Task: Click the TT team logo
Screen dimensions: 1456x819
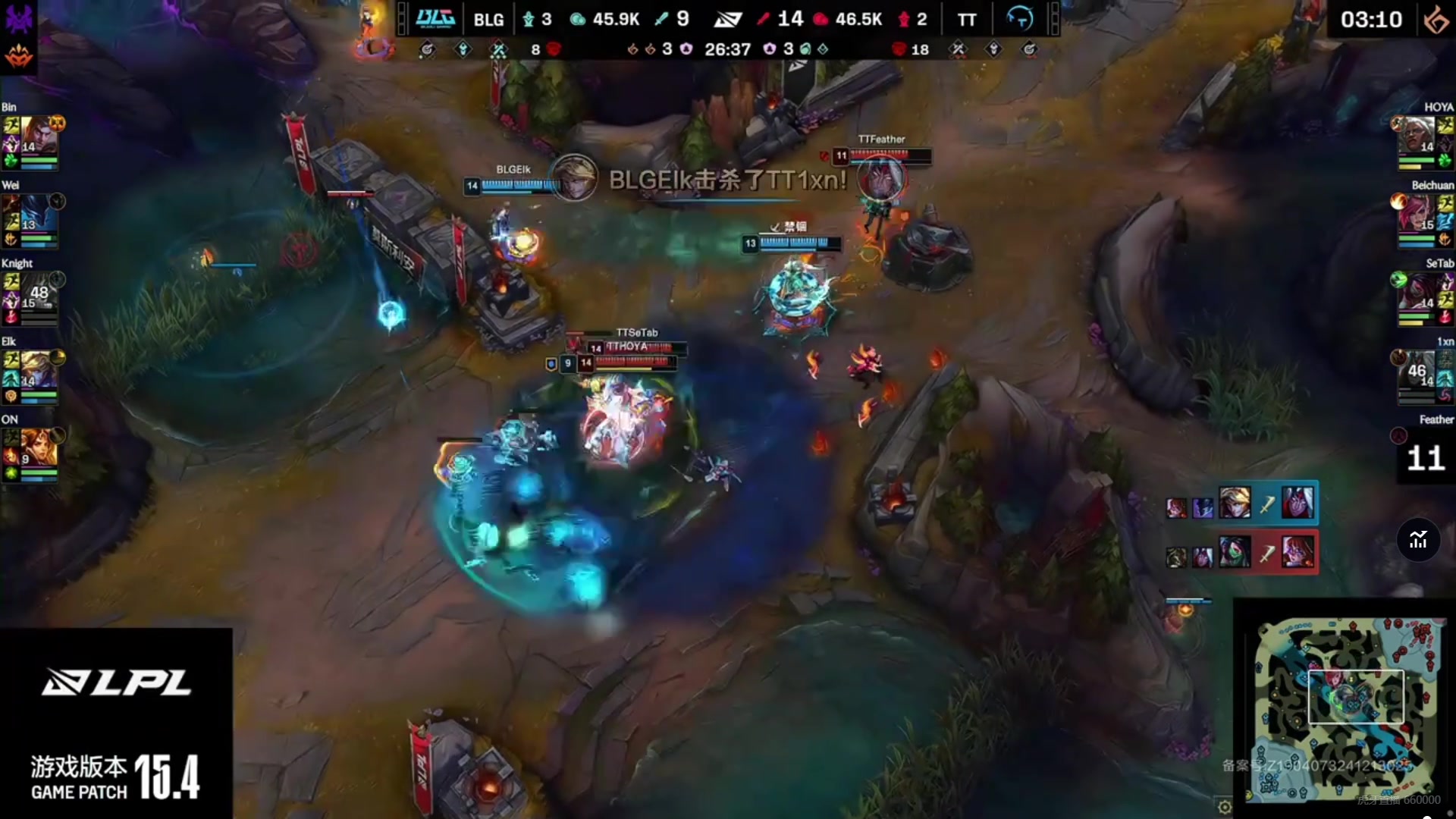Action: [x=1018, y=19]
